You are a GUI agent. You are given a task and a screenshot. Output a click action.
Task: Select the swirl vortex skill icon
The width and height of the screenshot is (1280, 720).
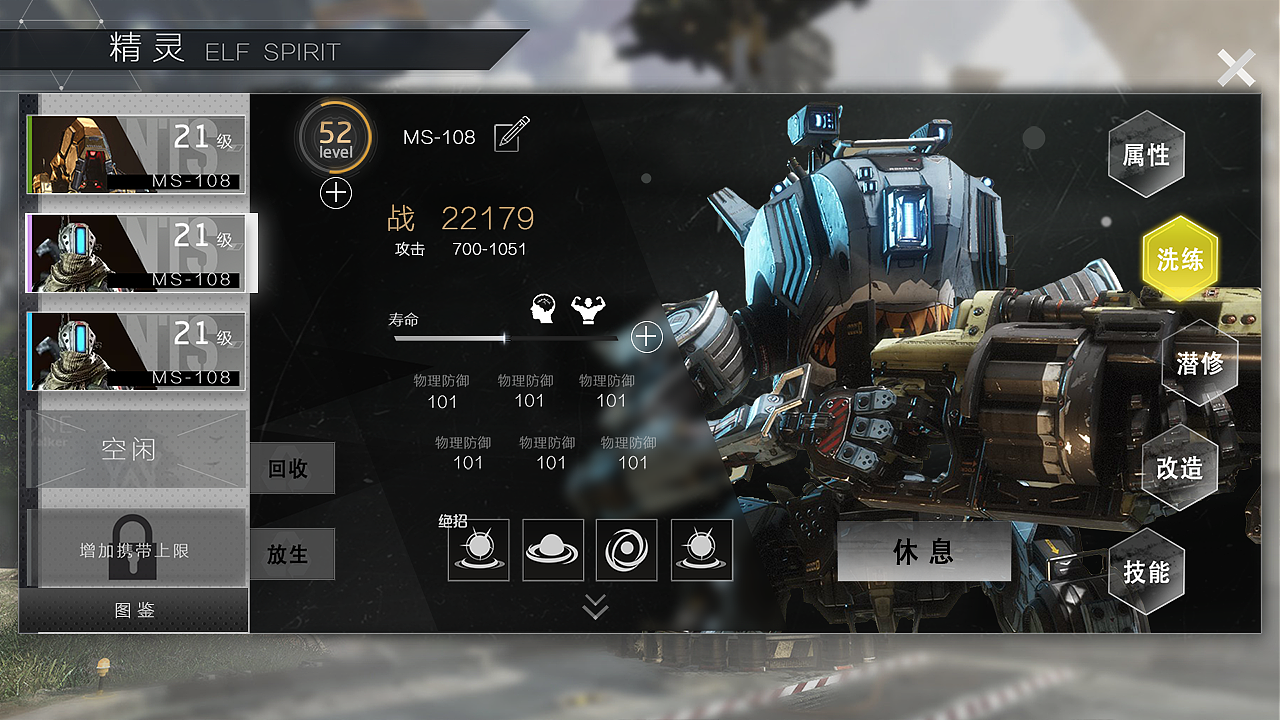[x=627, y=550]
